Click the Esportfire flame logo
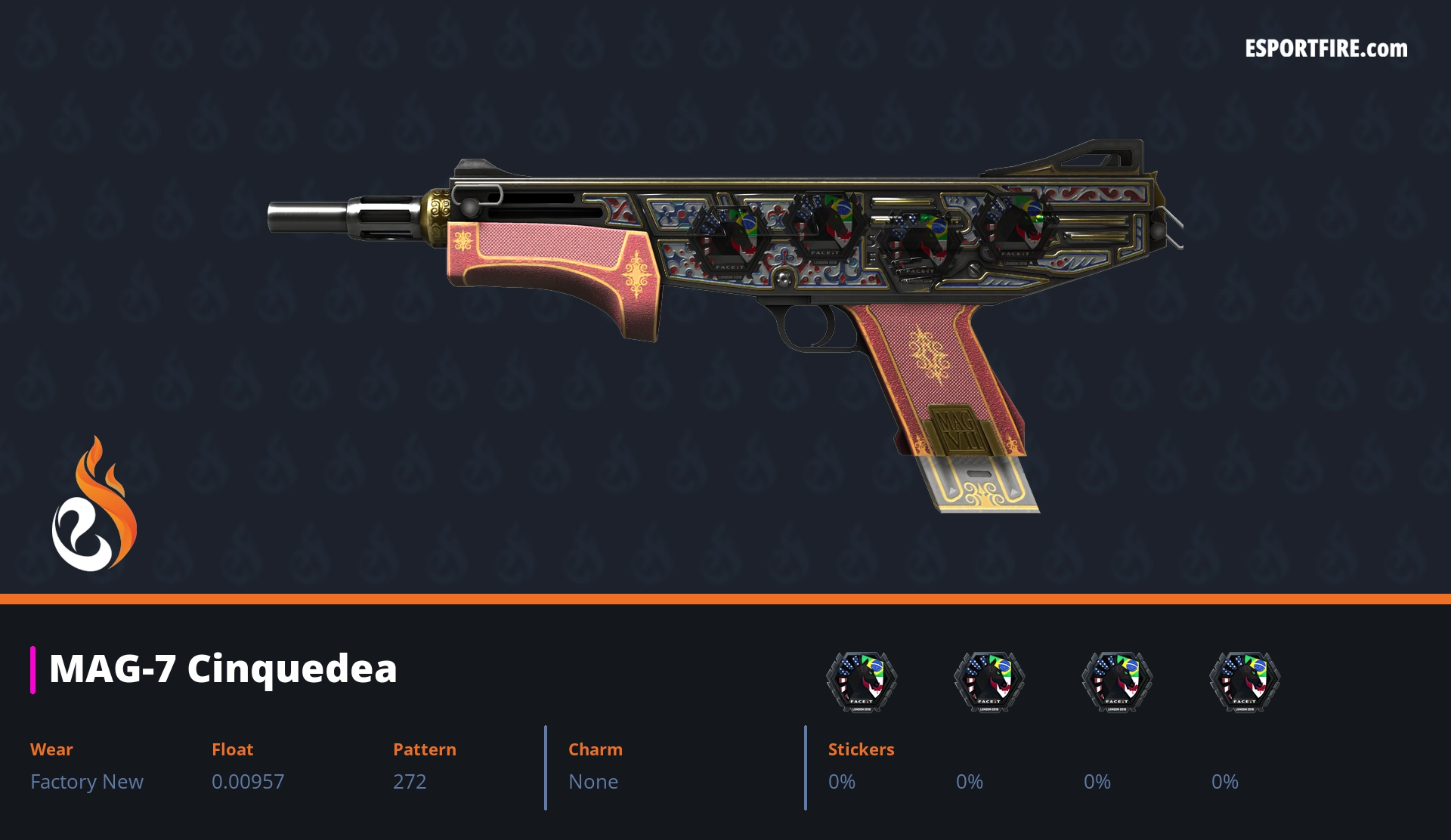The height and width of the screenshot is (840, 1451). click(94, 505)
